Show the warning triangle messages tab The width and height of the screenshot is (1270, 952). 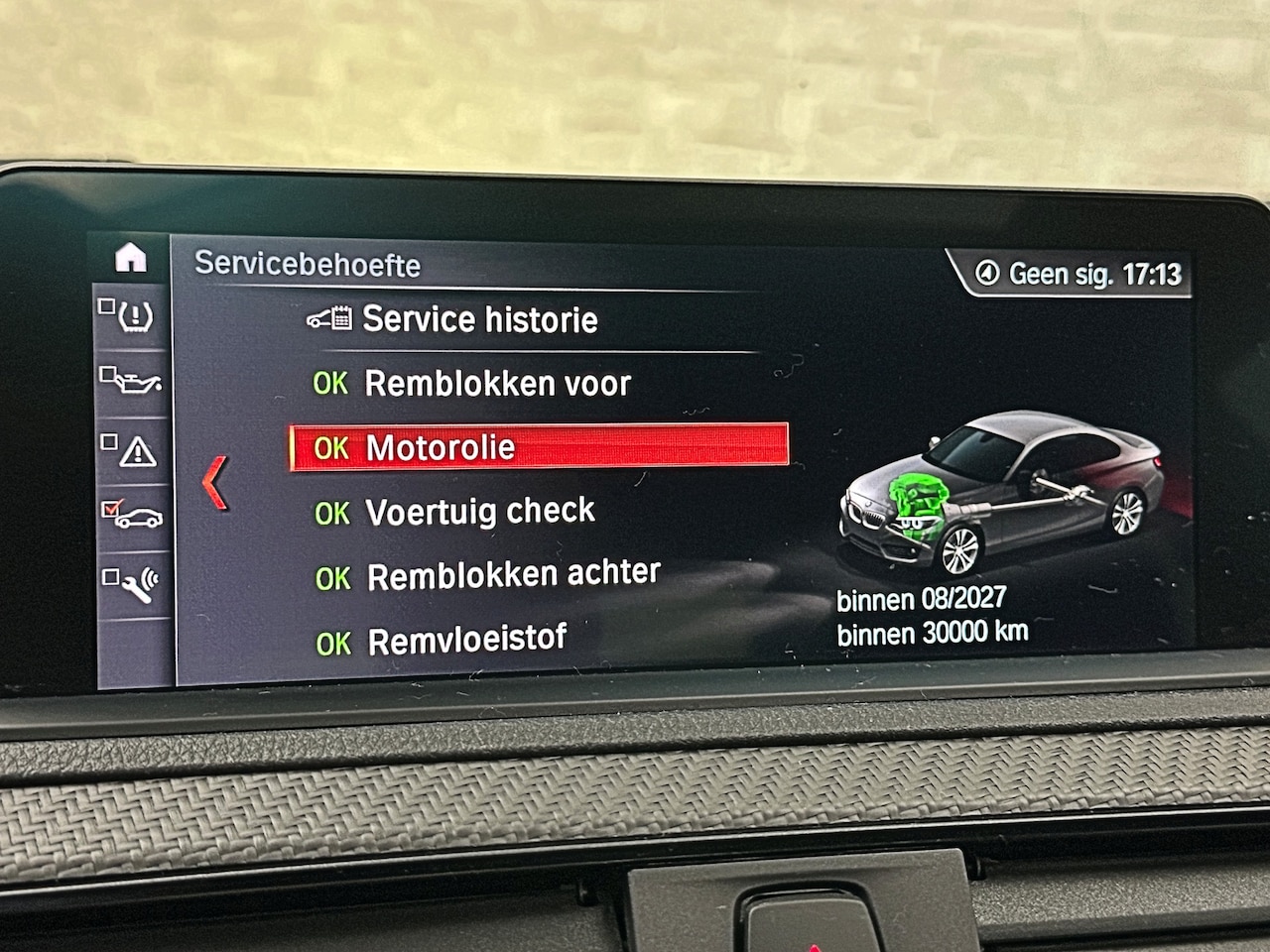pos(132,451)
